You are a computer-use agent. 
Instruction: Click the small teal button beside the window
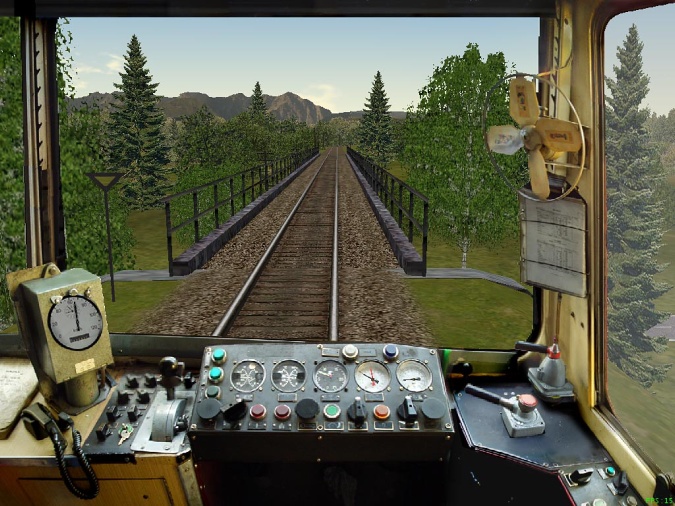pyautogui.click(x=609, y=472)
